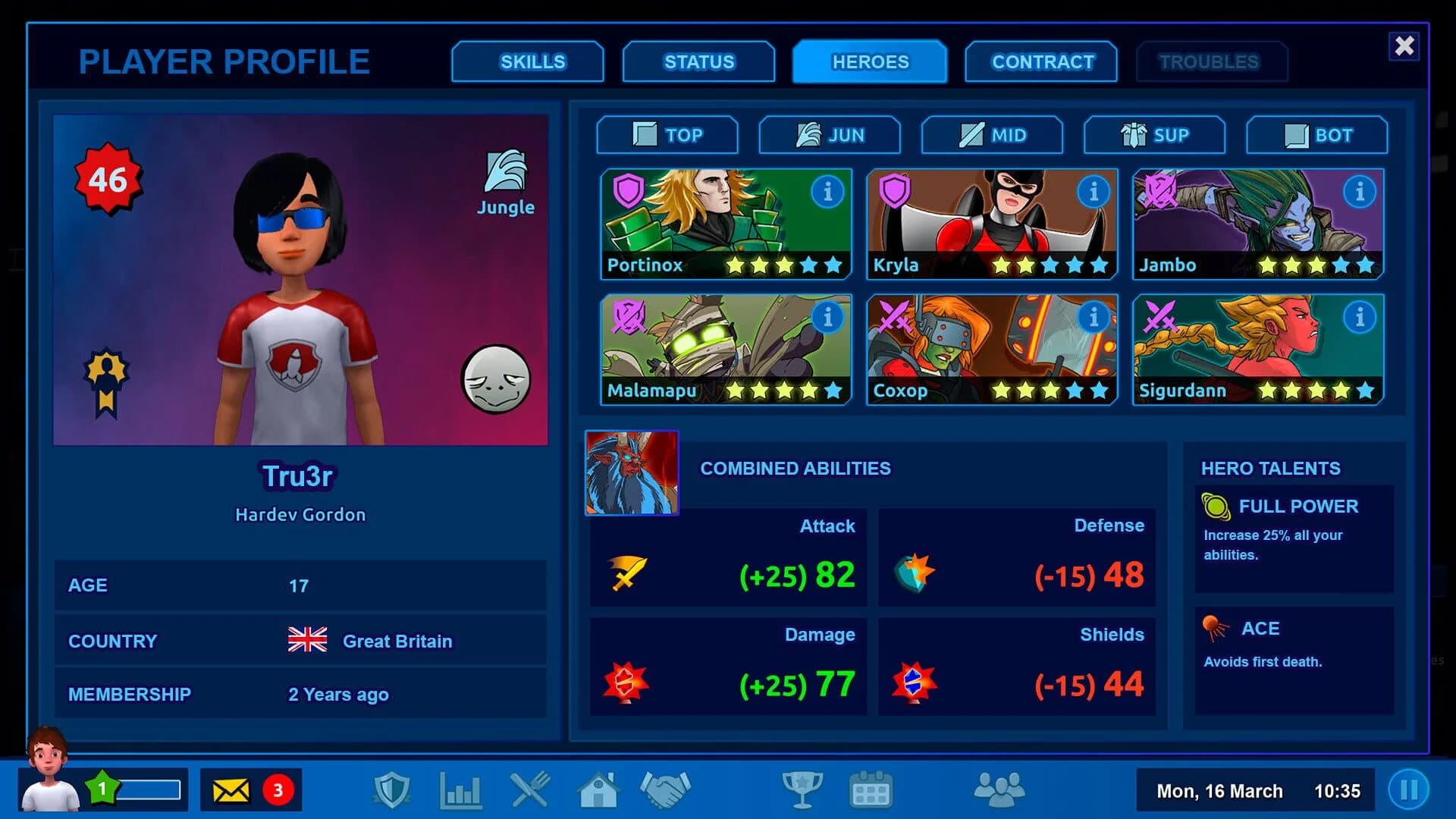The image size is (1456, 819).
Task: Toggle the SUP role filter
Action: [x=1154, y=135]
